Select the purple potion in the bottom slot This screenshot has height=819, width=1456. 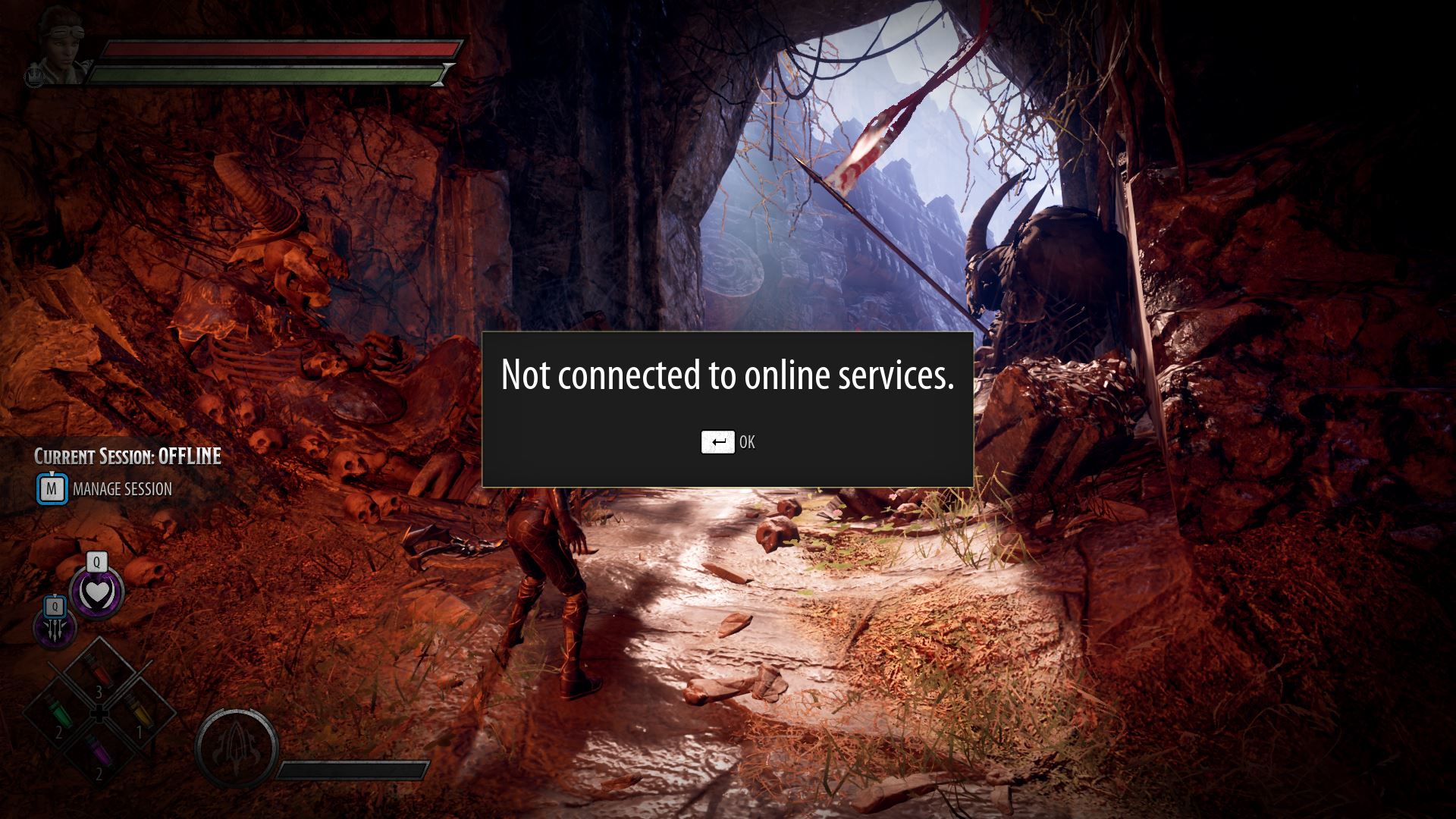click(98, 750)
